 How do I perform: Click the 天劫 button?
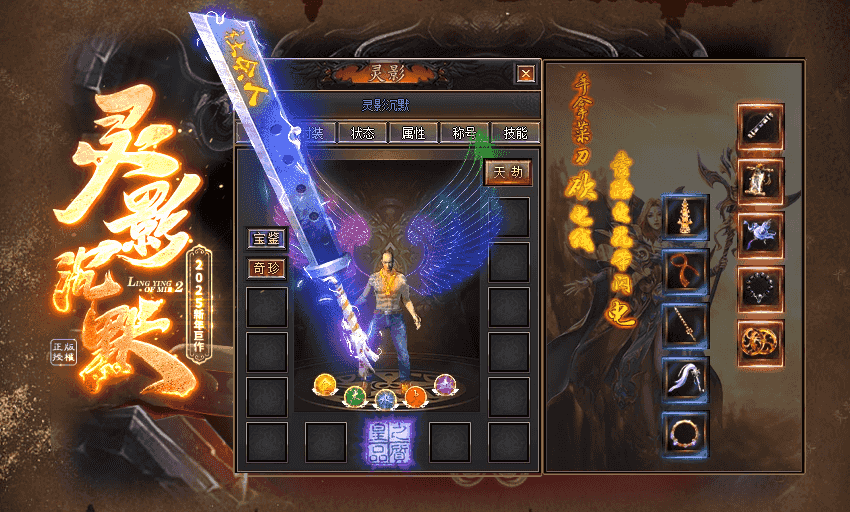click(508, 173)
